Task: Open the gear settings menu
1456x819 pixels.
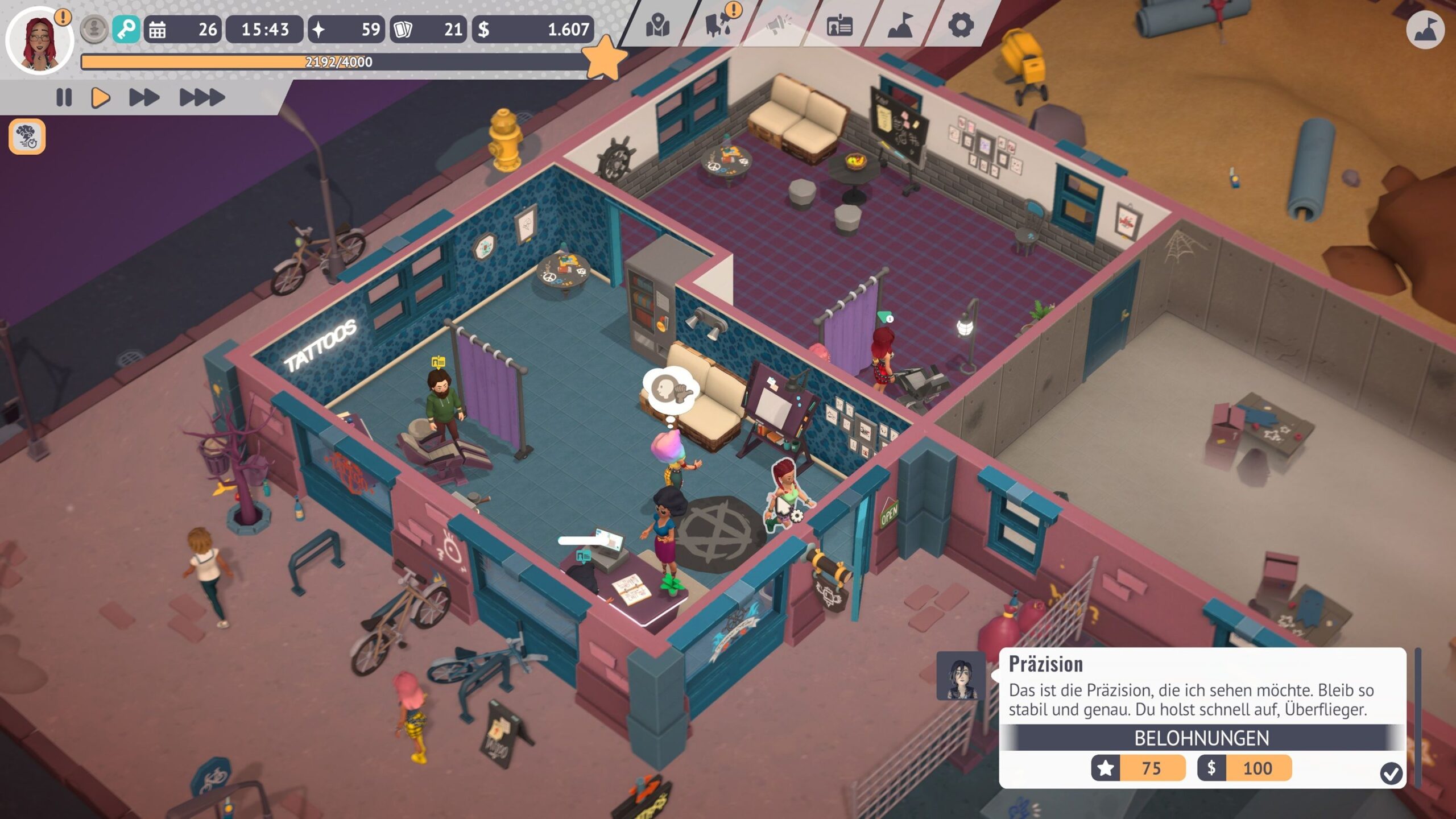Action: [x=961, y=26]
